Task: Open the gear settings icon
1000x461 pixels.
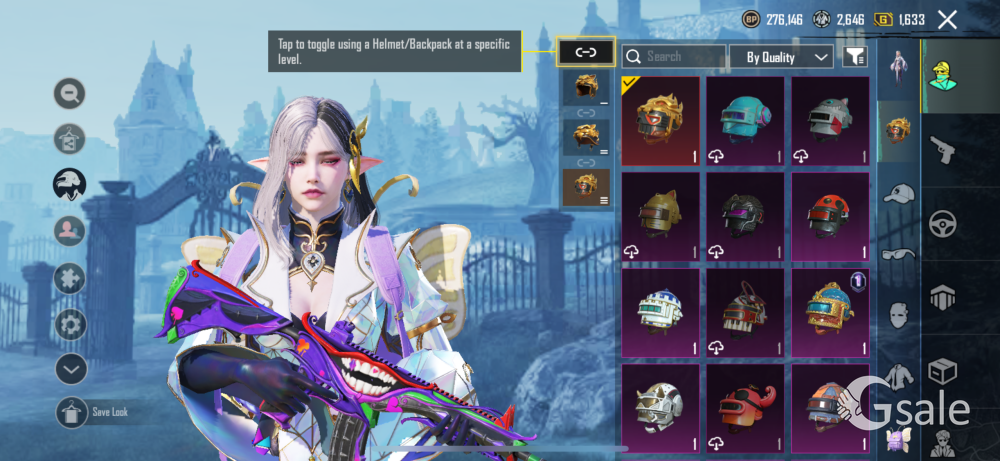Action: click(70, 324)
